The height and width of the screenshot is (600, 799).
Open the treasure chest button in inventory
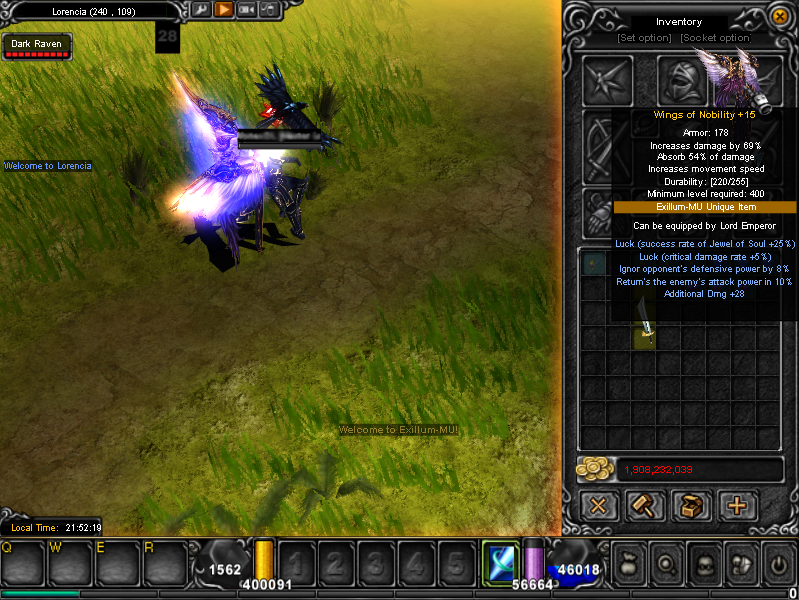[x=690, y=506]
